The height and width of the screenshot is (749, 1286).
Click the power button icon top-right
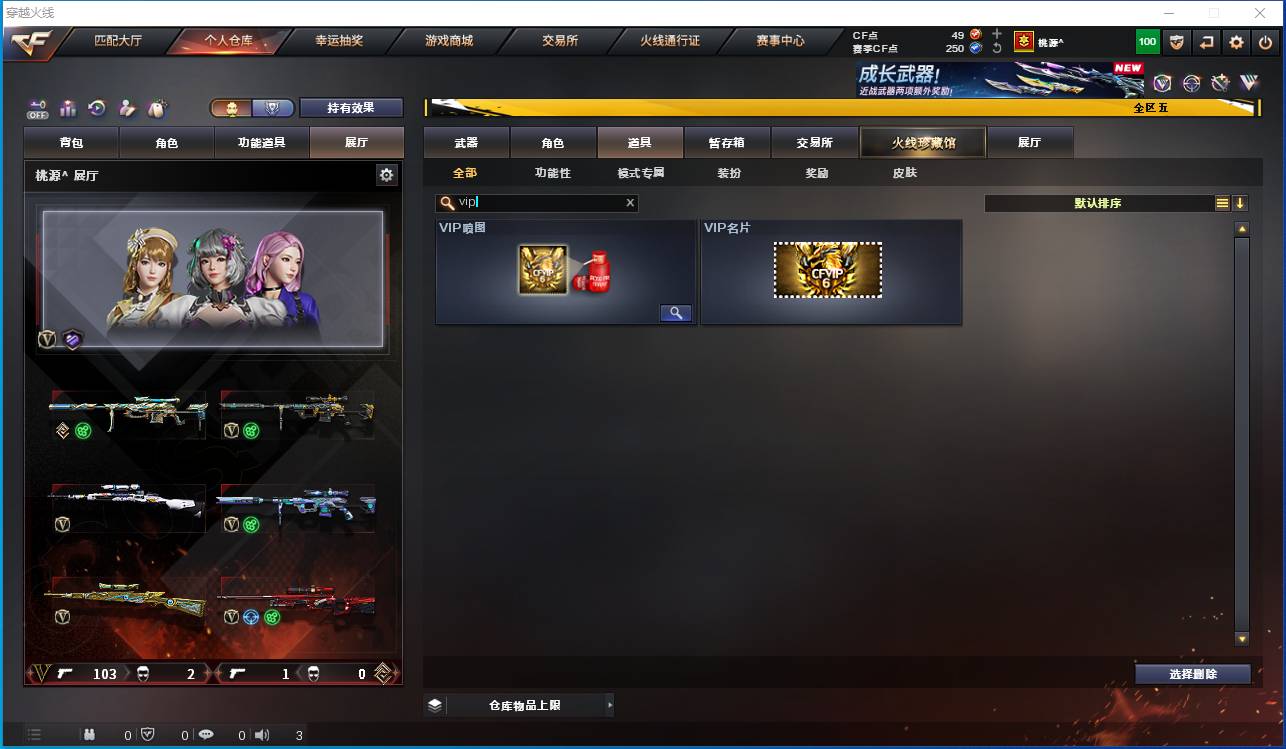(x=1265, y=42)
